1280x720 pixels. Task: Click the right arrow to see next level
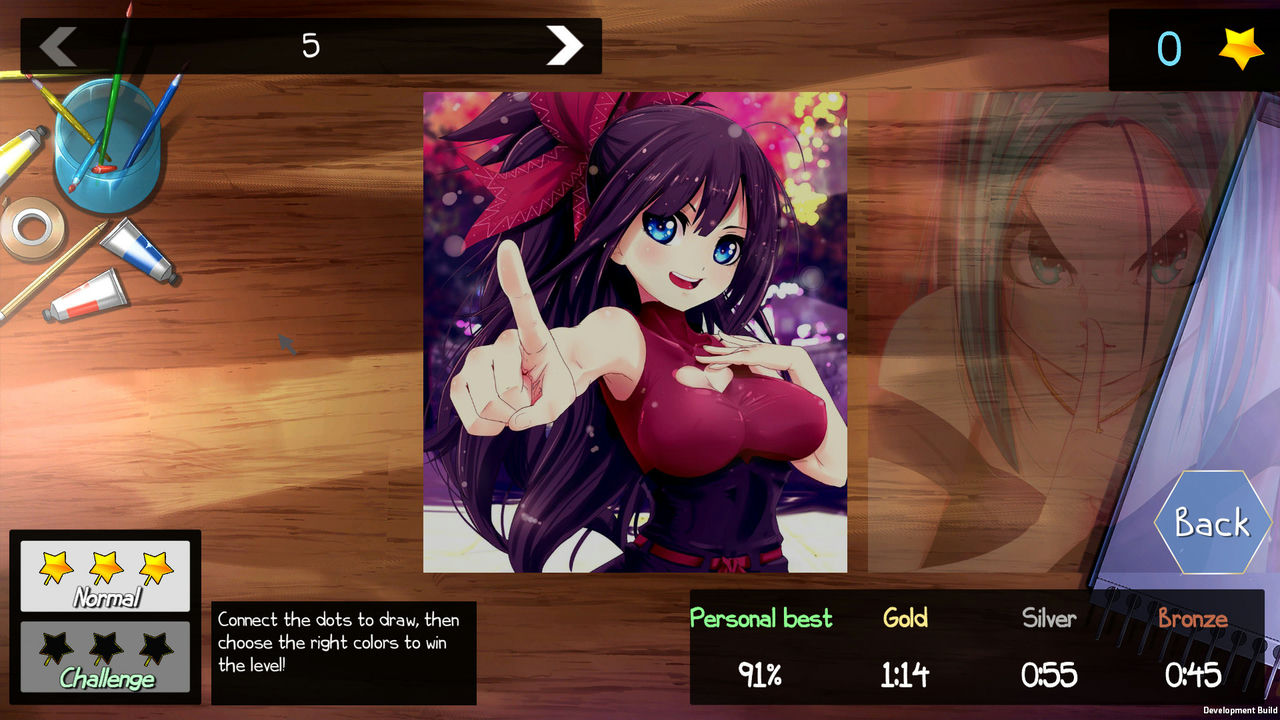(x=565, y=45)
